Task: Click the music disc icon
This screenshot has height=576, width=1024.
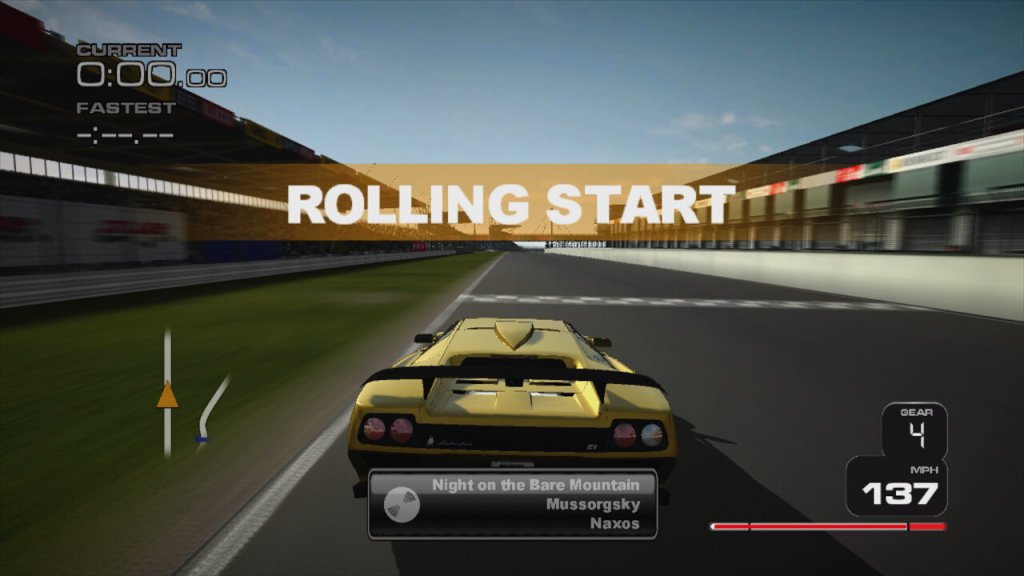Action: click(399, 502)
